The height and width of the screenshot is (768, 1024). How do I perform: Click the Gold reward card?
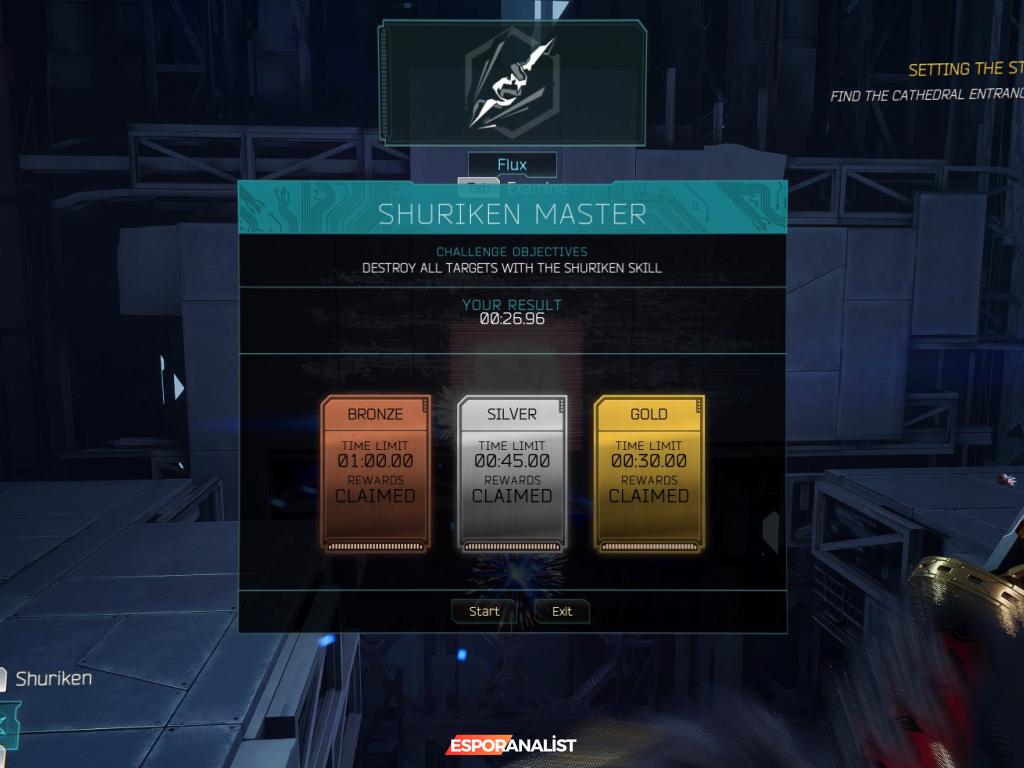pos(649,472)
